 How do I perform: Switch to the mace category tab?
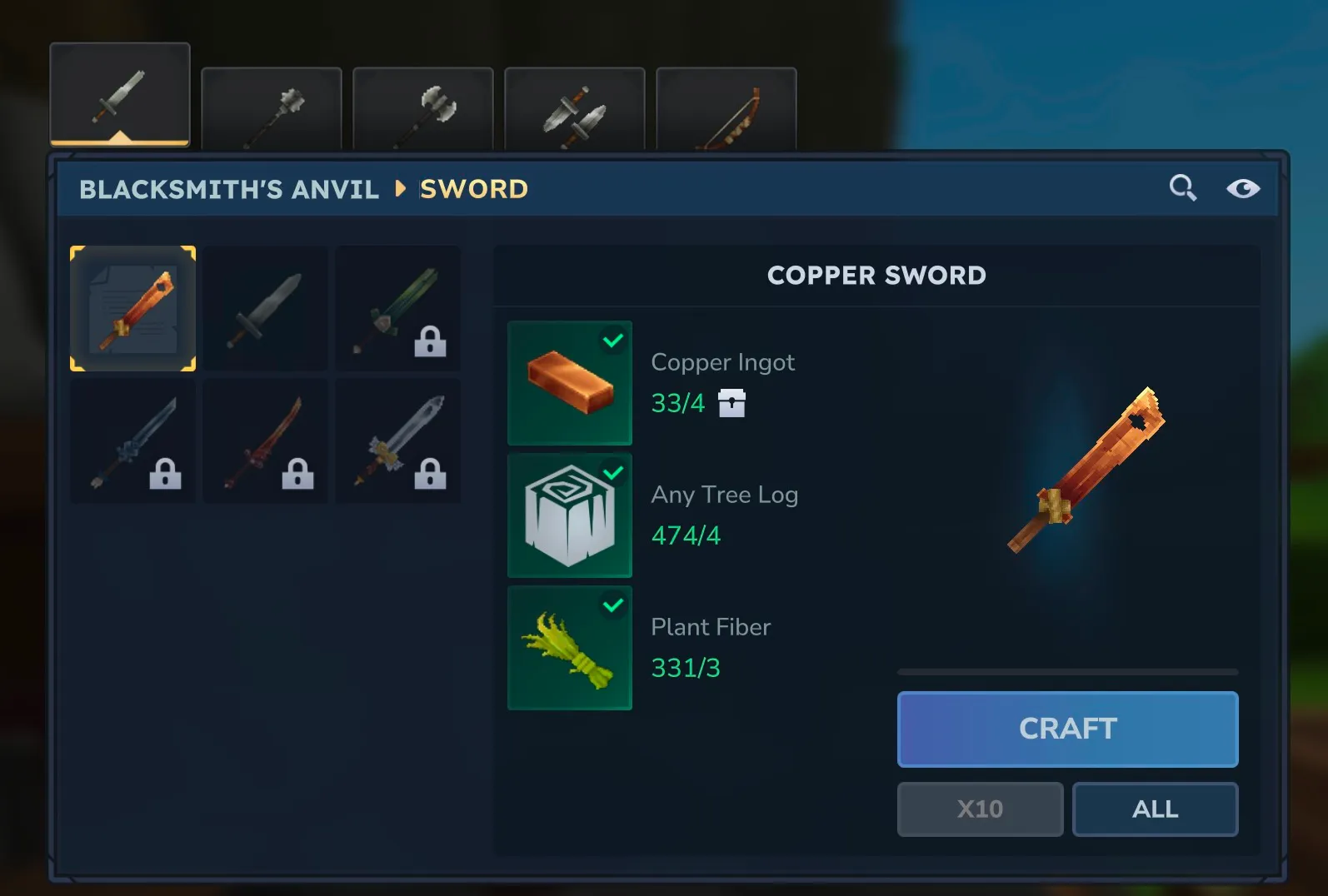(x=272, y=109)
